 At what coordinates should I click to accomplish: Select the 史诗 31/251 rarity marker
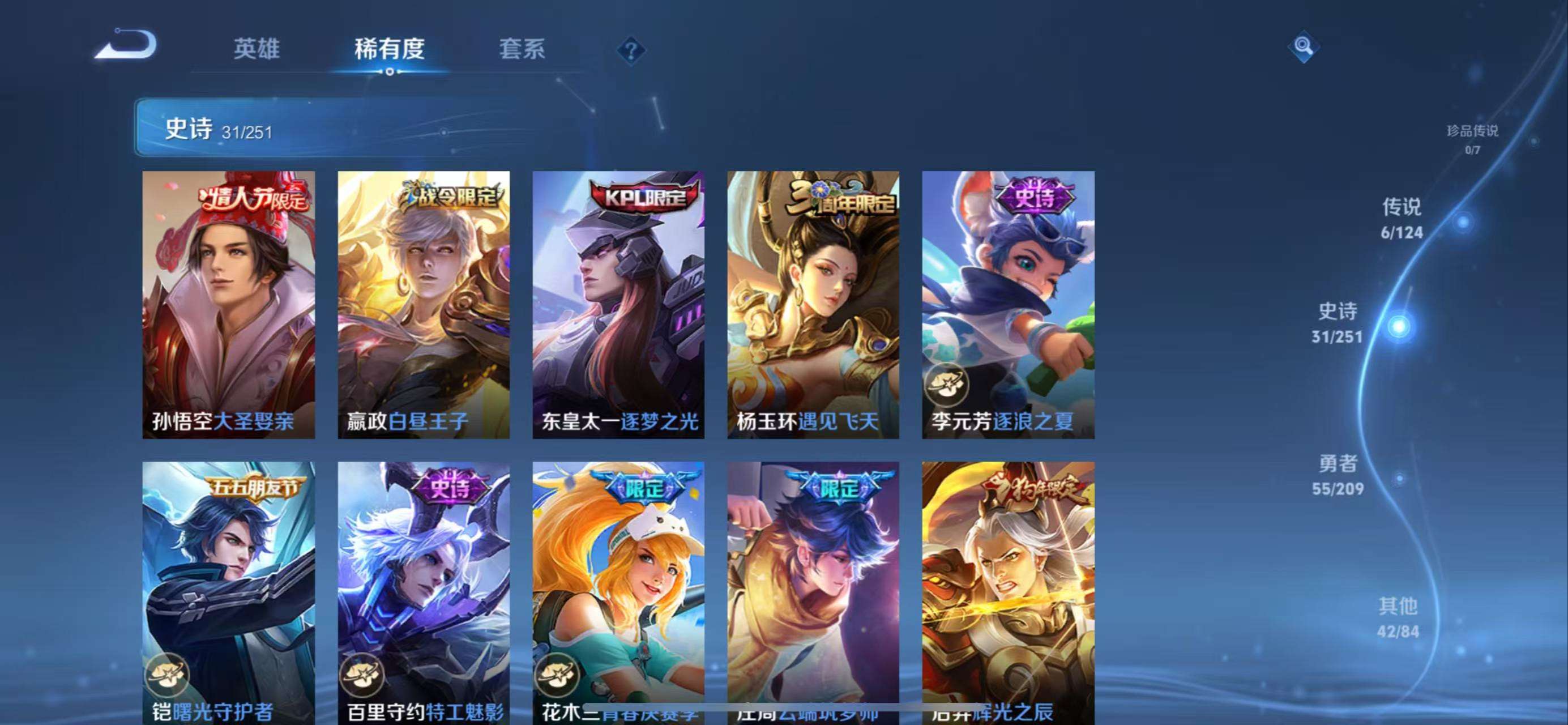pyautogui.click(x=1338, y=323)
